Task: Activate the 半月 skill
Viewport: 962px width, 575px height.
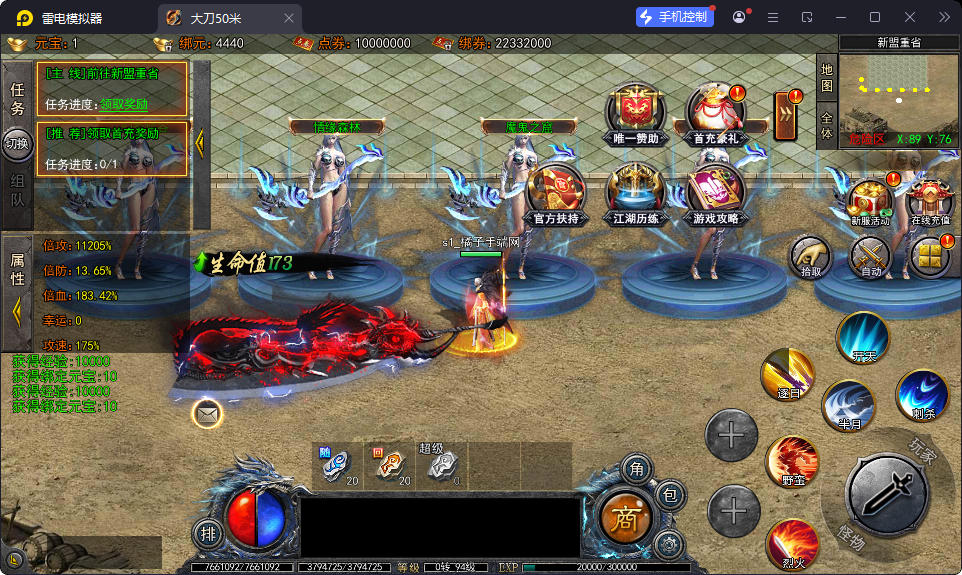Action: click(848, 407)
